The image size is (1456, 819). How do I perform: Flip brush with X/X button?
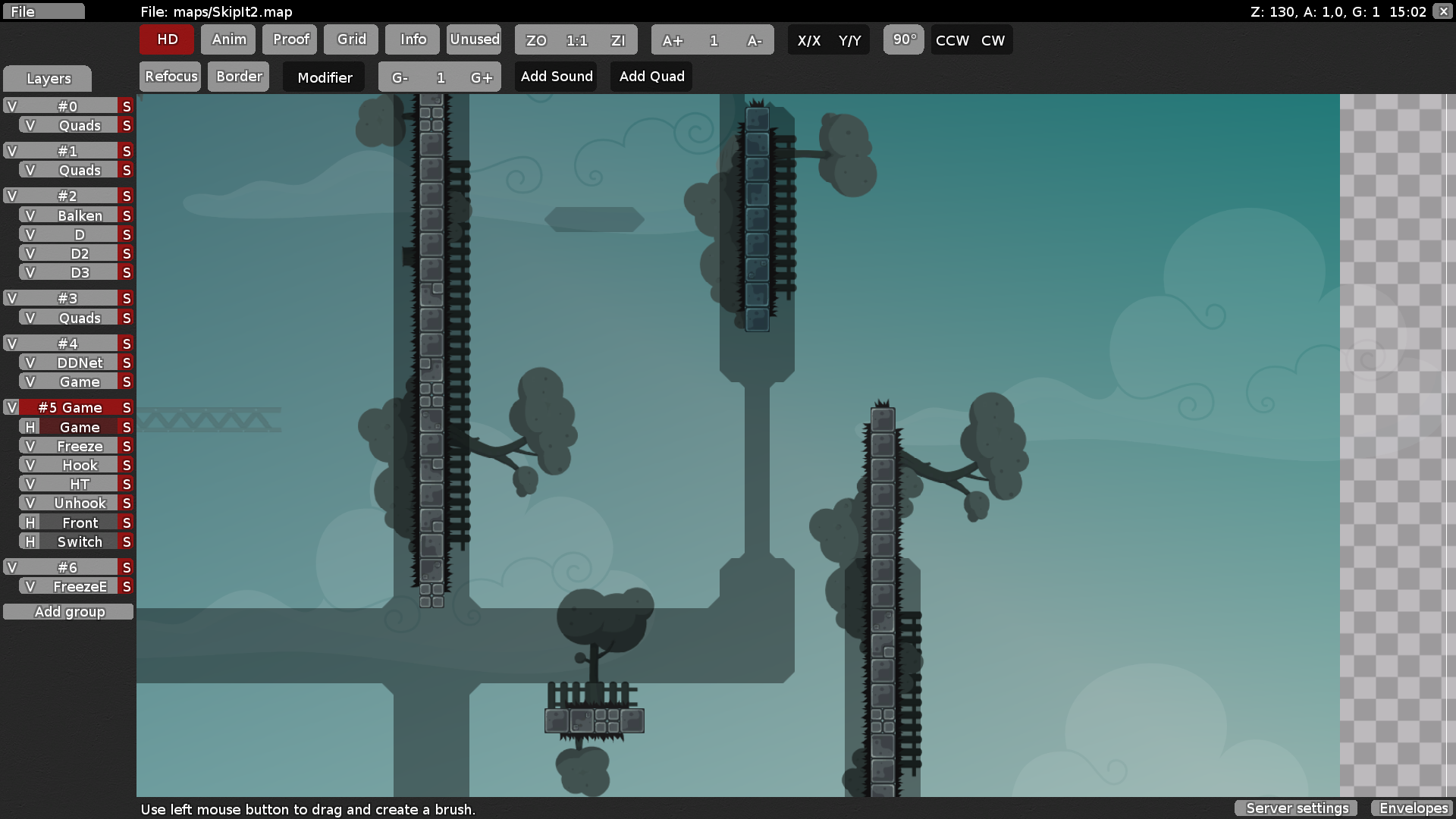pyautogui.click(x=809, y=40)
